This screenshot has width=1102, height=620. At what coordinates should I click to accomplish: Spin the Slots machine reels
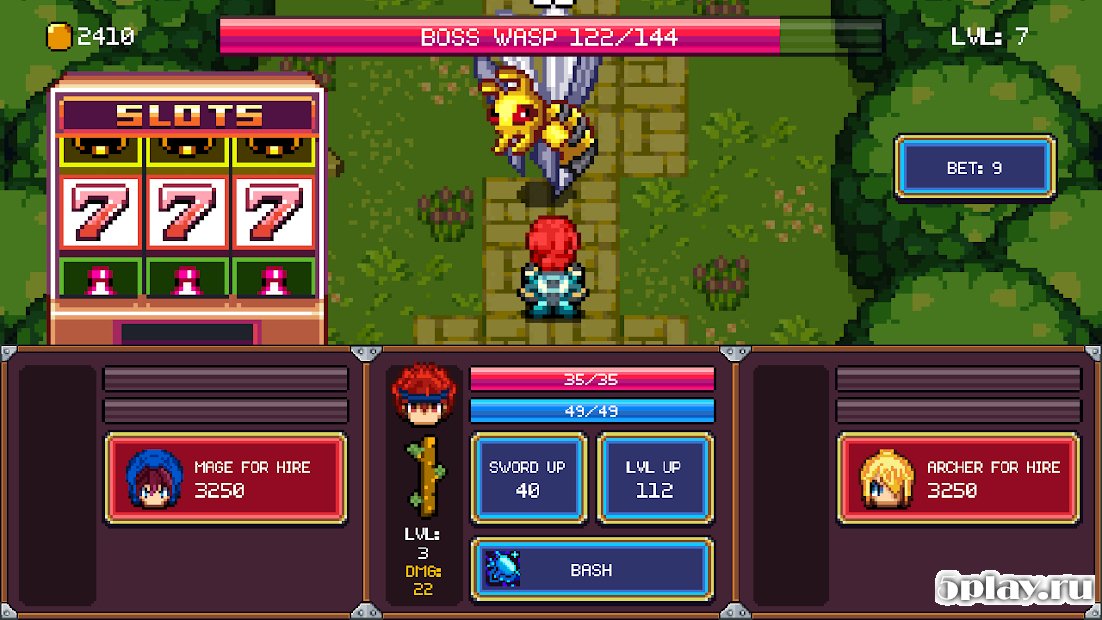point(188,213)
